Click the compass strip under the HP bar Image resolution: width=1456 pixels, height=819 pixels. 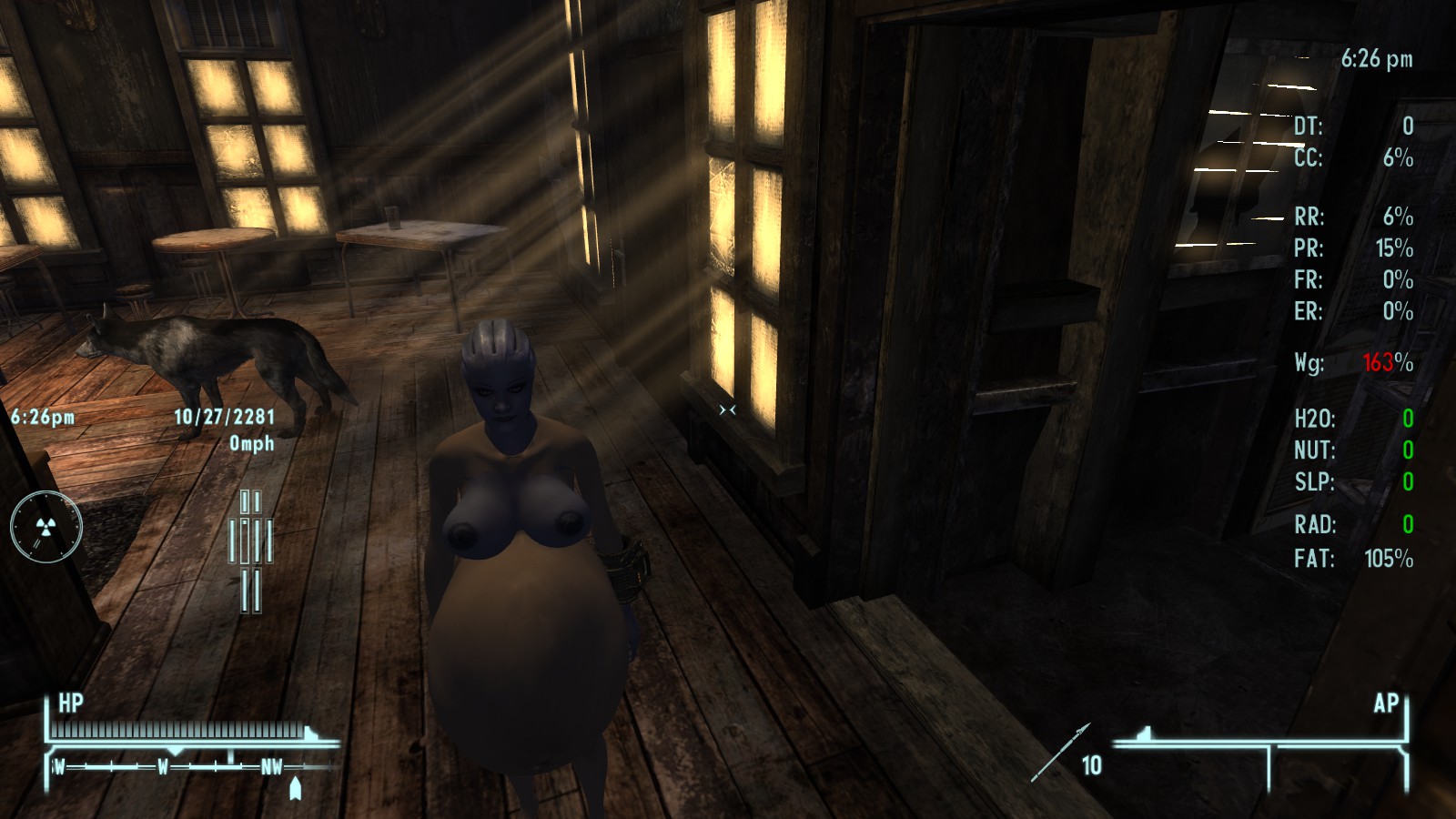pos(173,766)
